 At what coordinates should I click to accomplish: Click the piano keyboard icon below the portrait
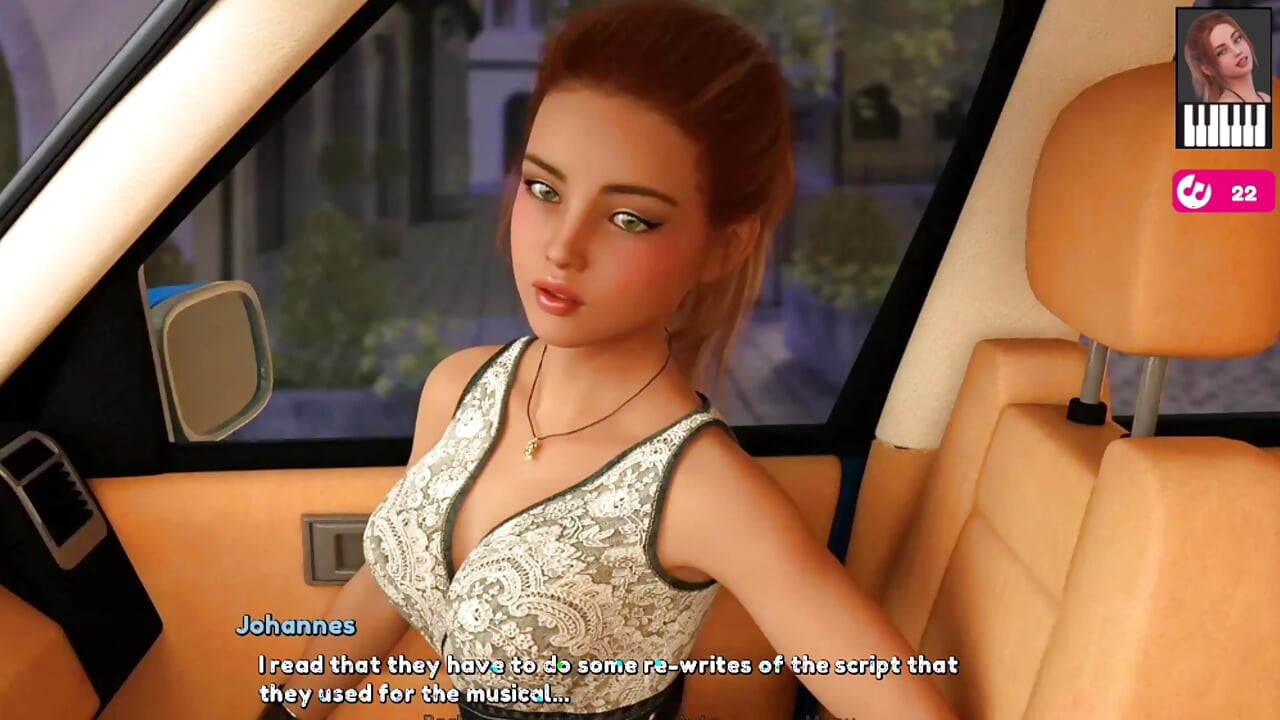(1222, 125)
